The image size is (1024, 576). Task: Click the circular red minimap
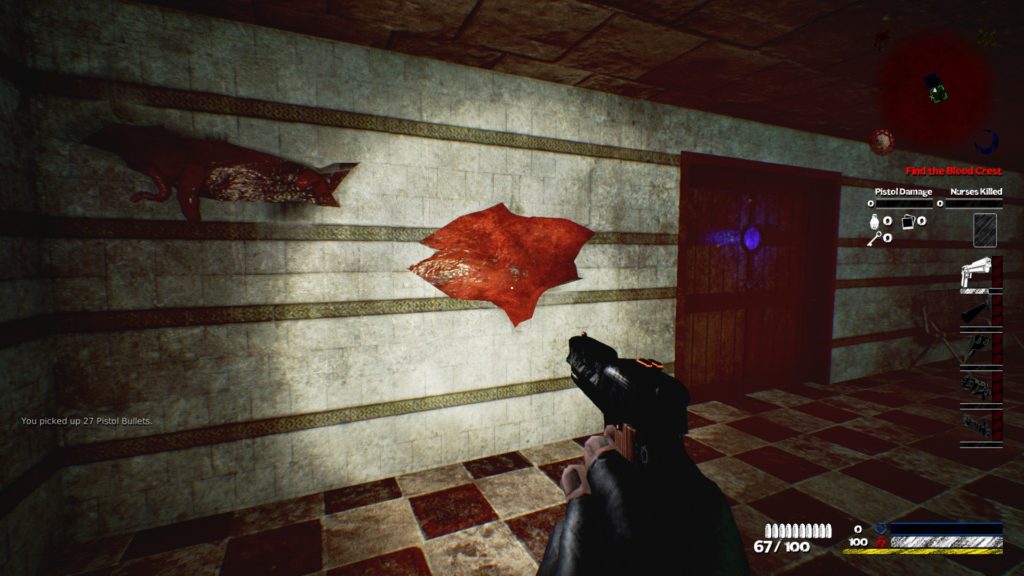tap(936, 84)
